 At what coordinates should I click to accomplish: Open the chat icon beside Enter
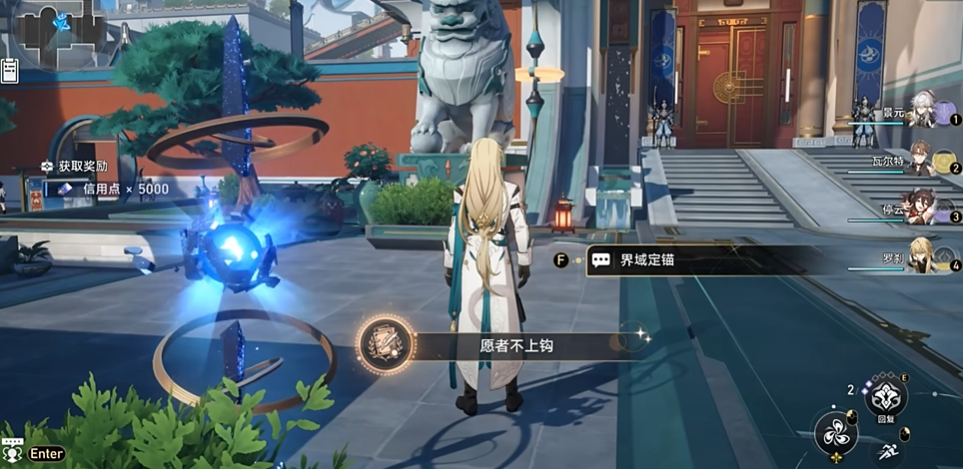click(x=13, y=453)
